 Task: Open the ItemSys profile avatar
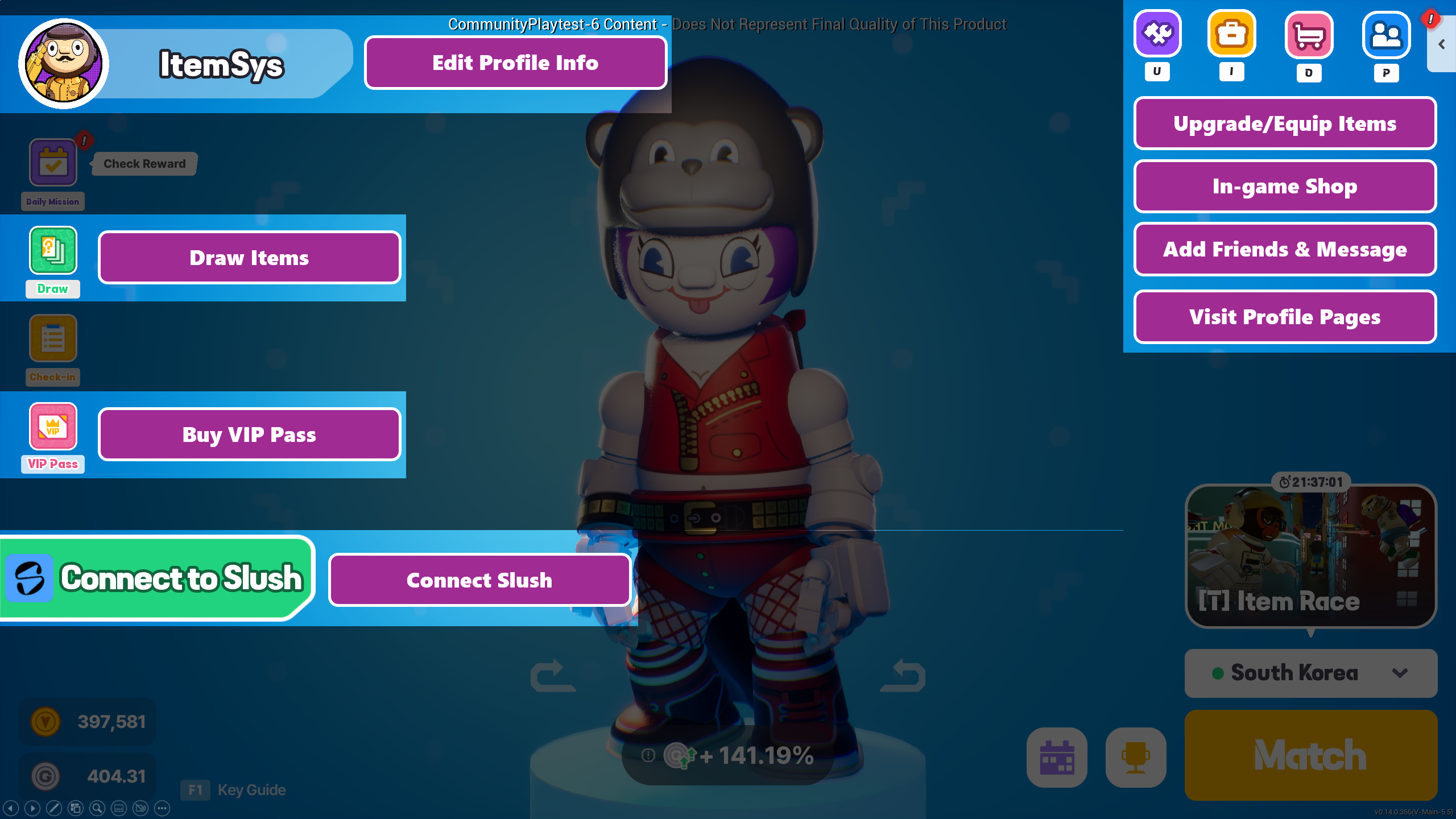63,64
